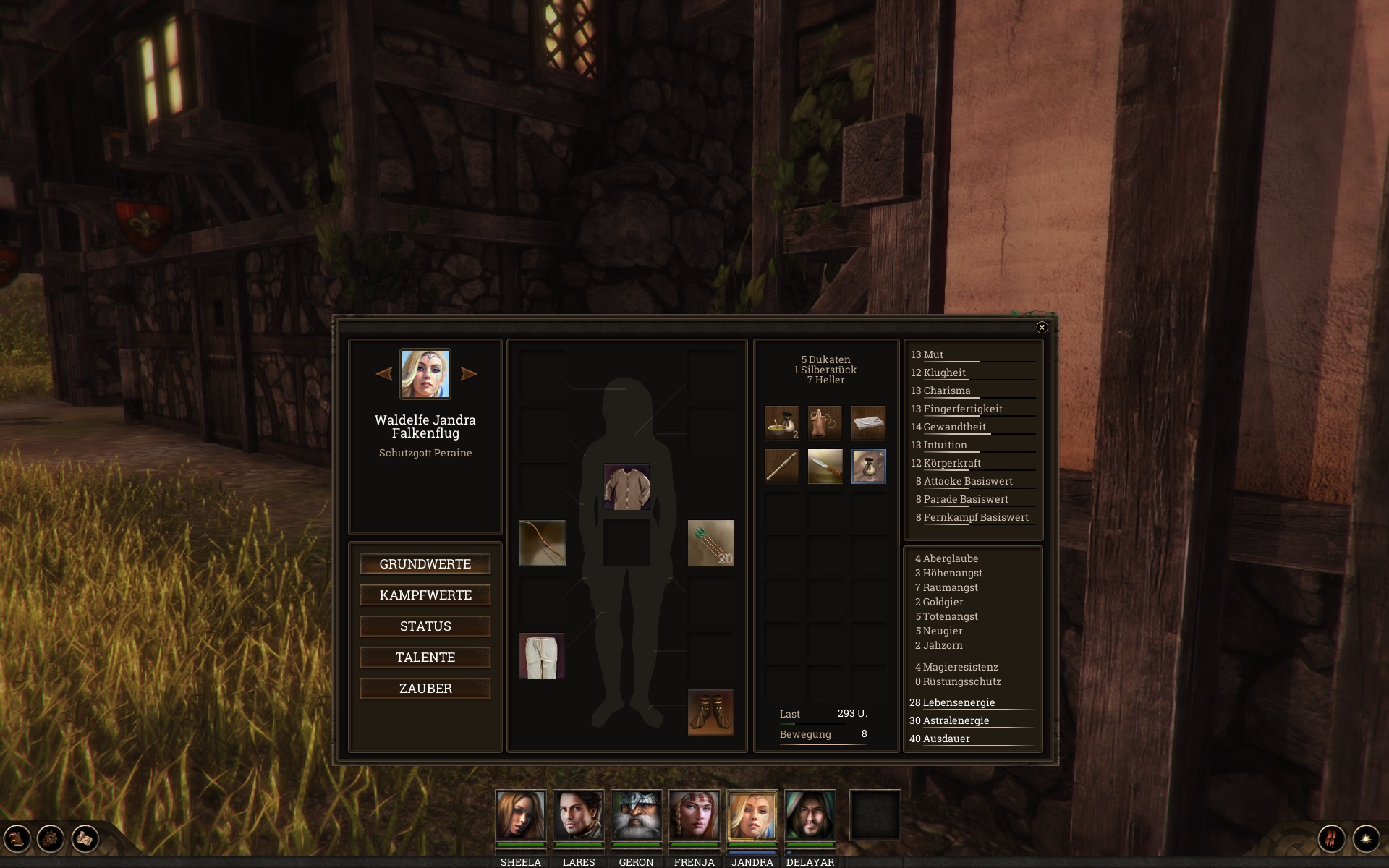Open the map scroll icon
The height and width of the screenshot is (868, 1389).
pyautogui.click(x=85, y=839)
